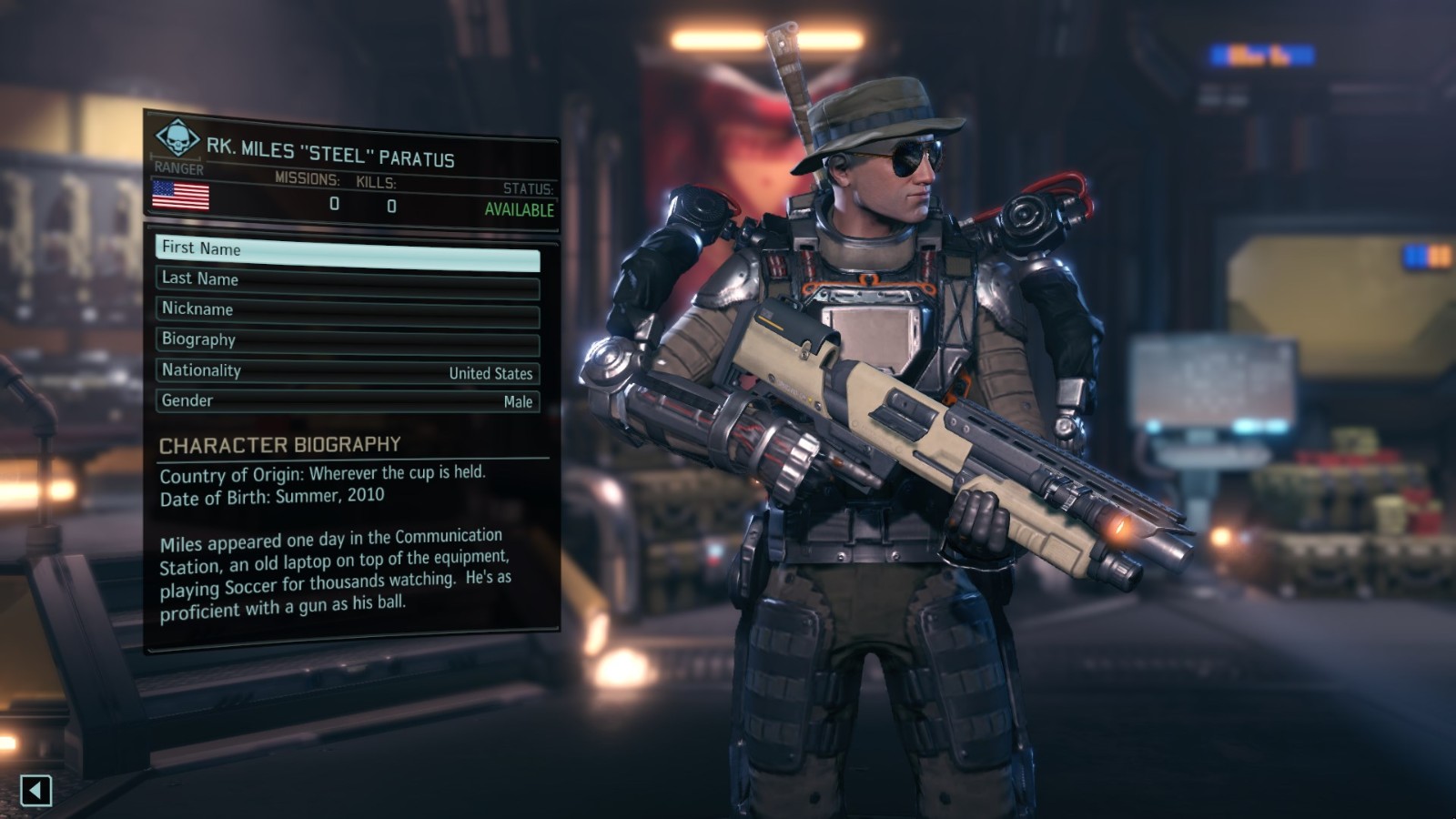Image resolution: width=1456 pixels, height=819 pixels.
Task: Edit the soldier's Last Name
Action: [x=348, y=281]
